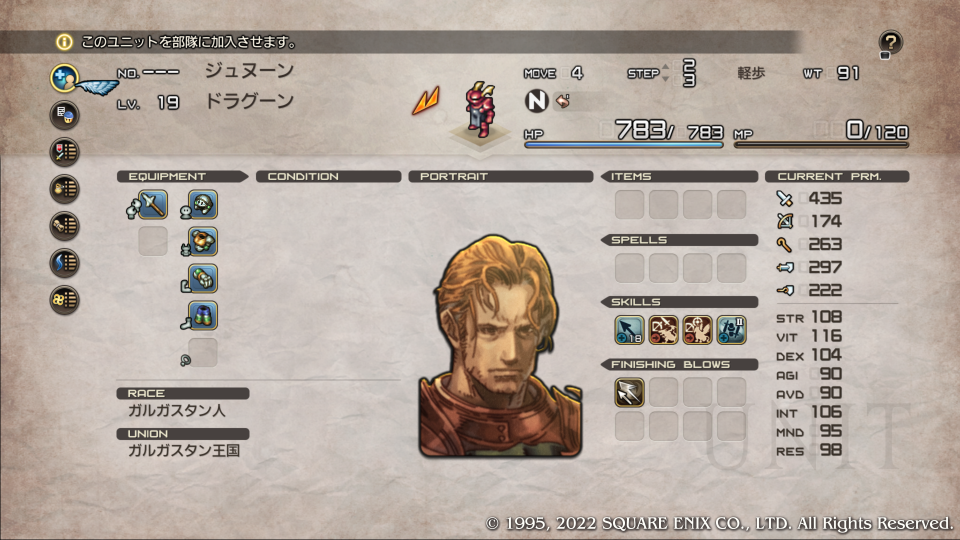Select the equipped leg armor slot
This screenshot has width=960, height=540.
pyautogui.click(x=203, y=316)
